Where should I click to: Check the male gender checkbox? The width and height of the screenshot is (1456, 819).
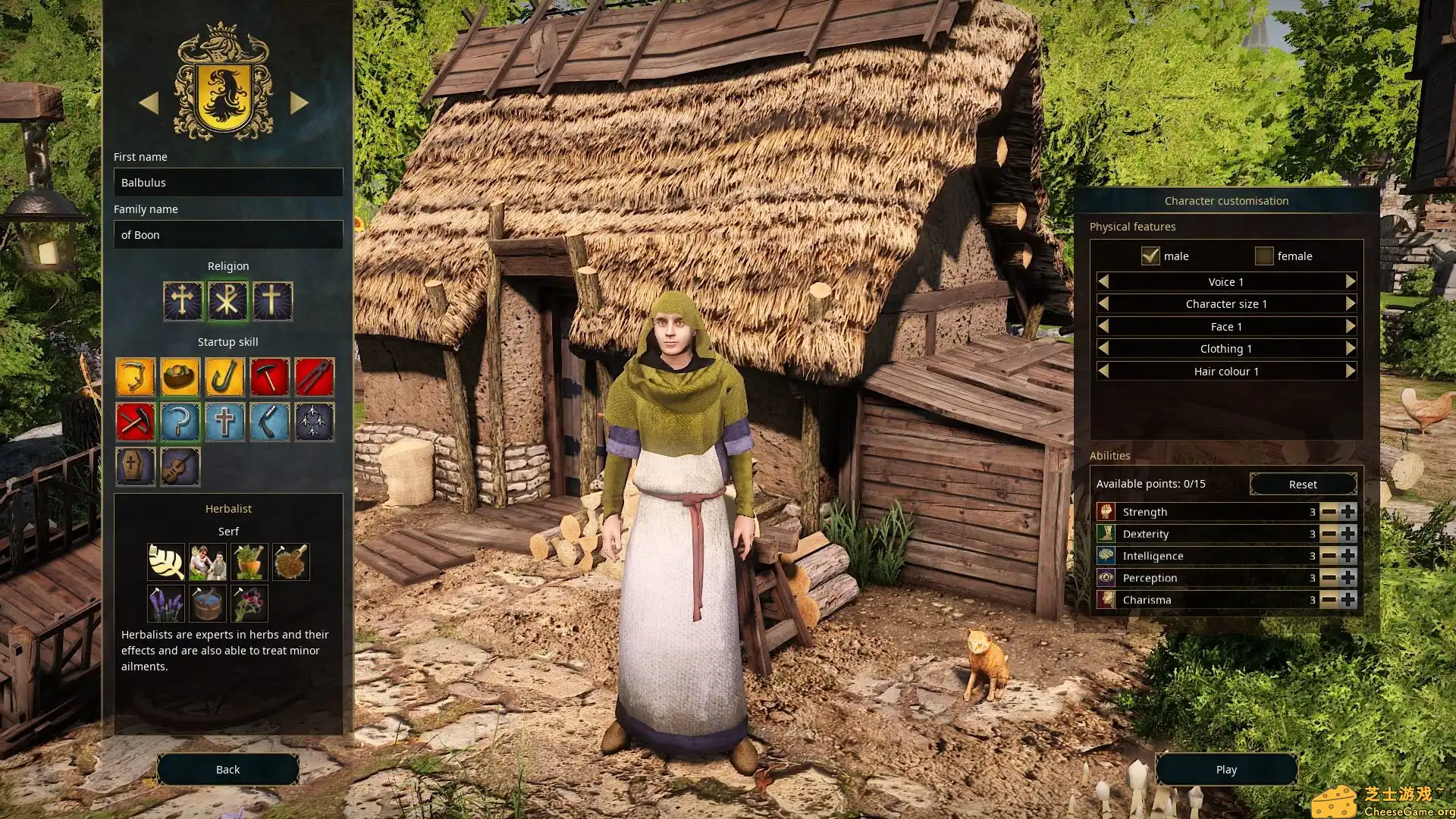tap(1150, 256)
